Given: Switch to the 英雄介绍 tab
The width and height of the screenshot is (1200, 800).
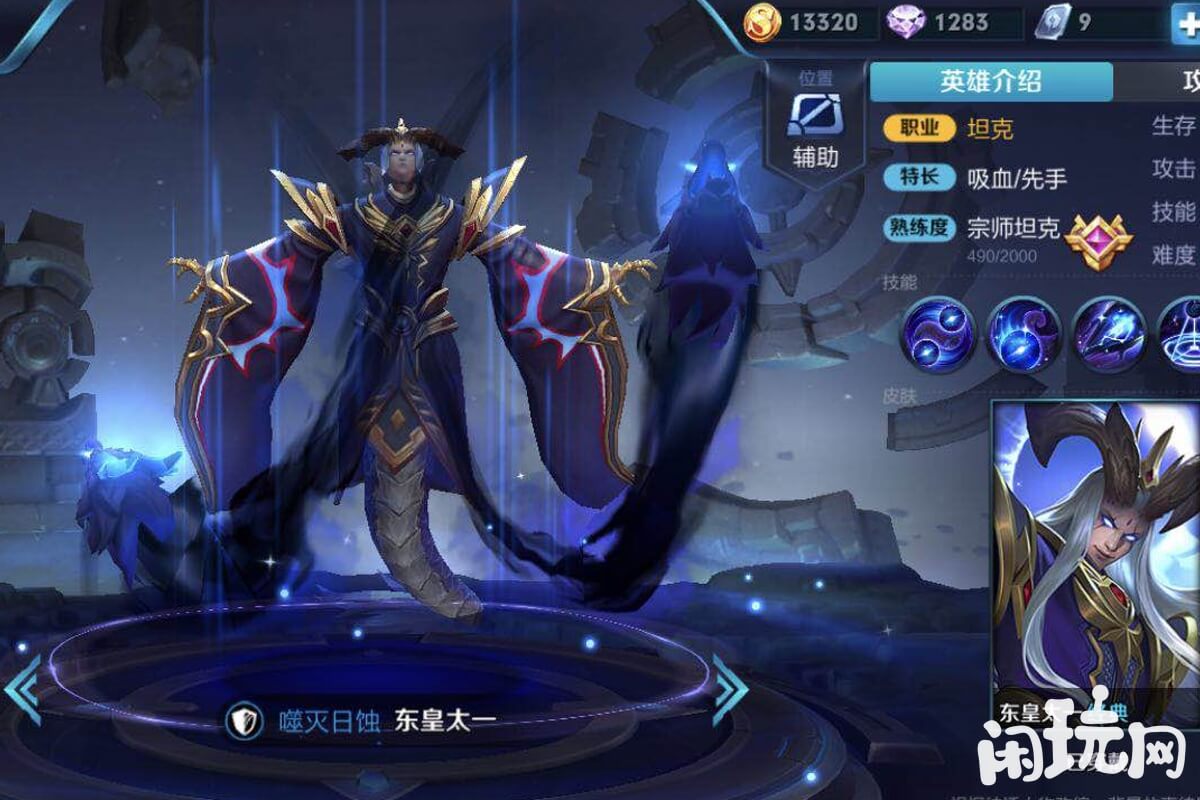Looking at the screenshot, I should pyautogui.click(x=990, y=82).
